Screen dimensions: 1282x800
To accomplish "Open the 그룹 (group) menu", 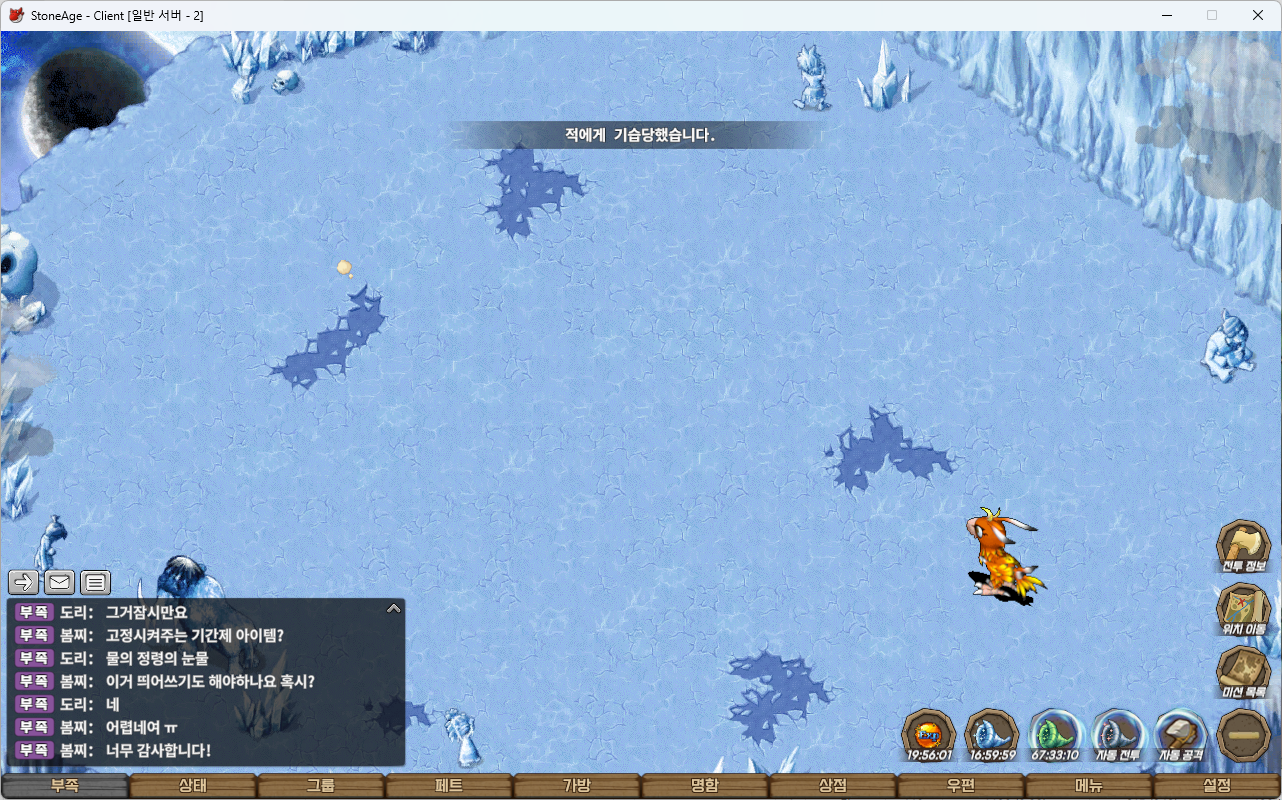I will (x=321, y=786).
